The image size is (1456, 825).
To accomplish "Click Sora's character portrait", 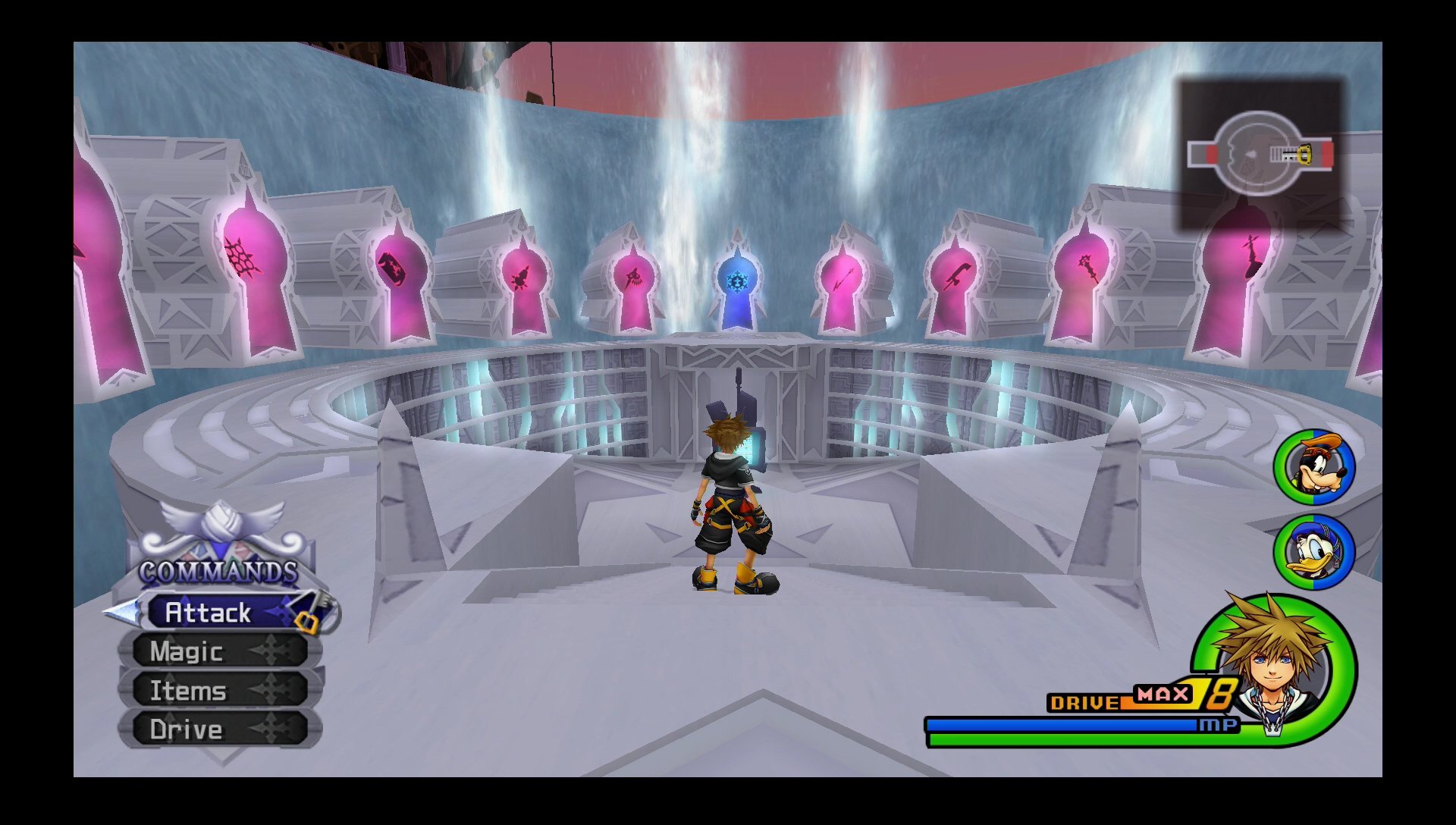I will 1276,664.
